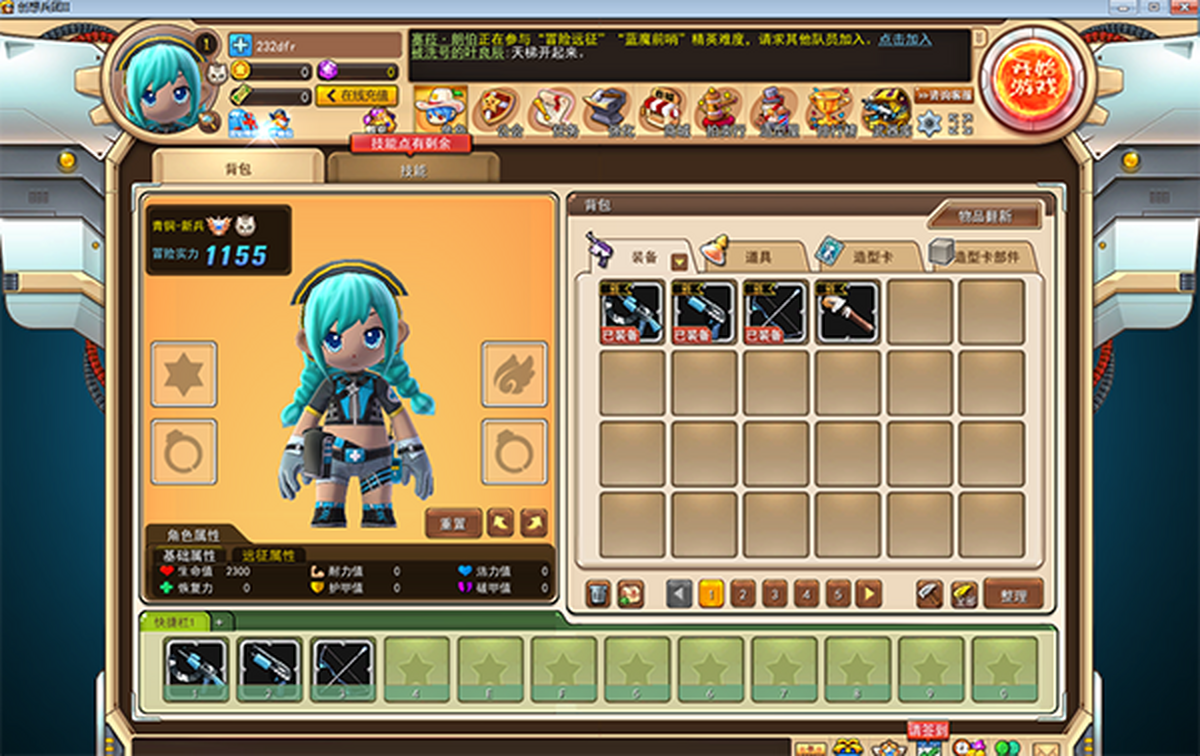1200x756 pixels.
Task: Open the 在线充值 recharge button
Action: [x=357, y=96]
